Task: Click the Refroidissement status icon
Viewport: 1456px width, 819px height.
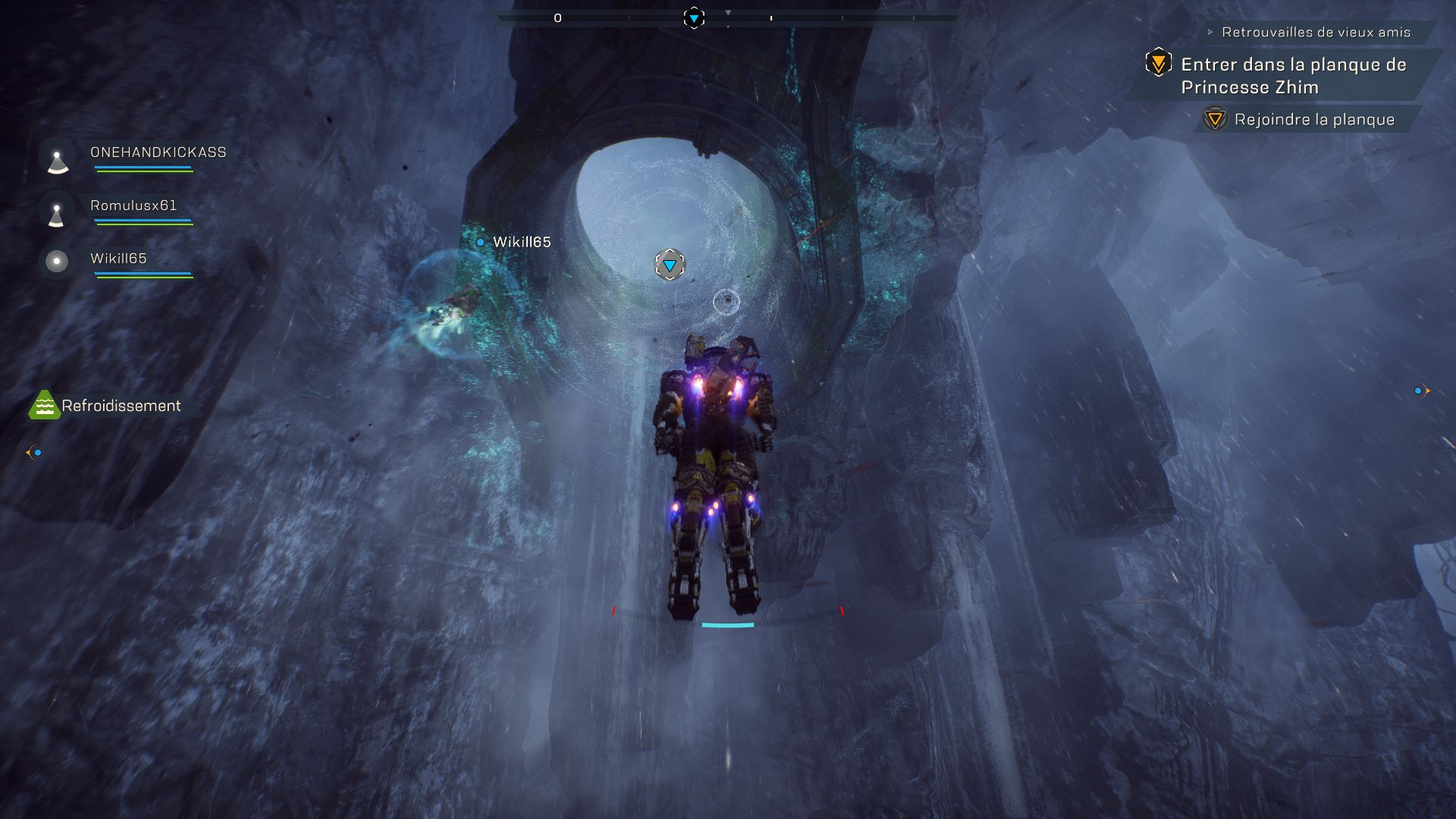Action: tap(44, 406)
